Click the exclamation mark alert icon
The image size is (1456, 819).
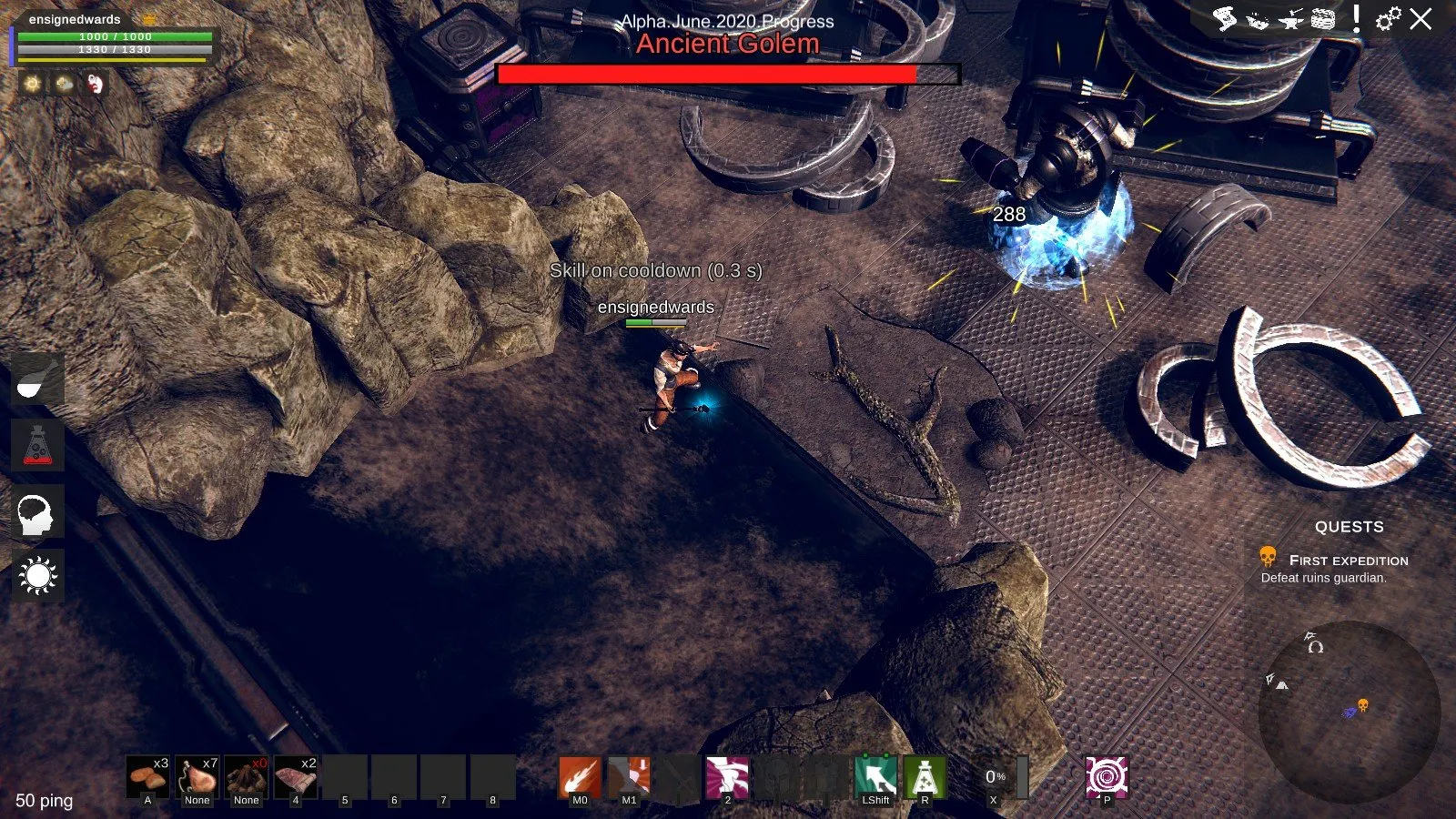(1356, 18)
